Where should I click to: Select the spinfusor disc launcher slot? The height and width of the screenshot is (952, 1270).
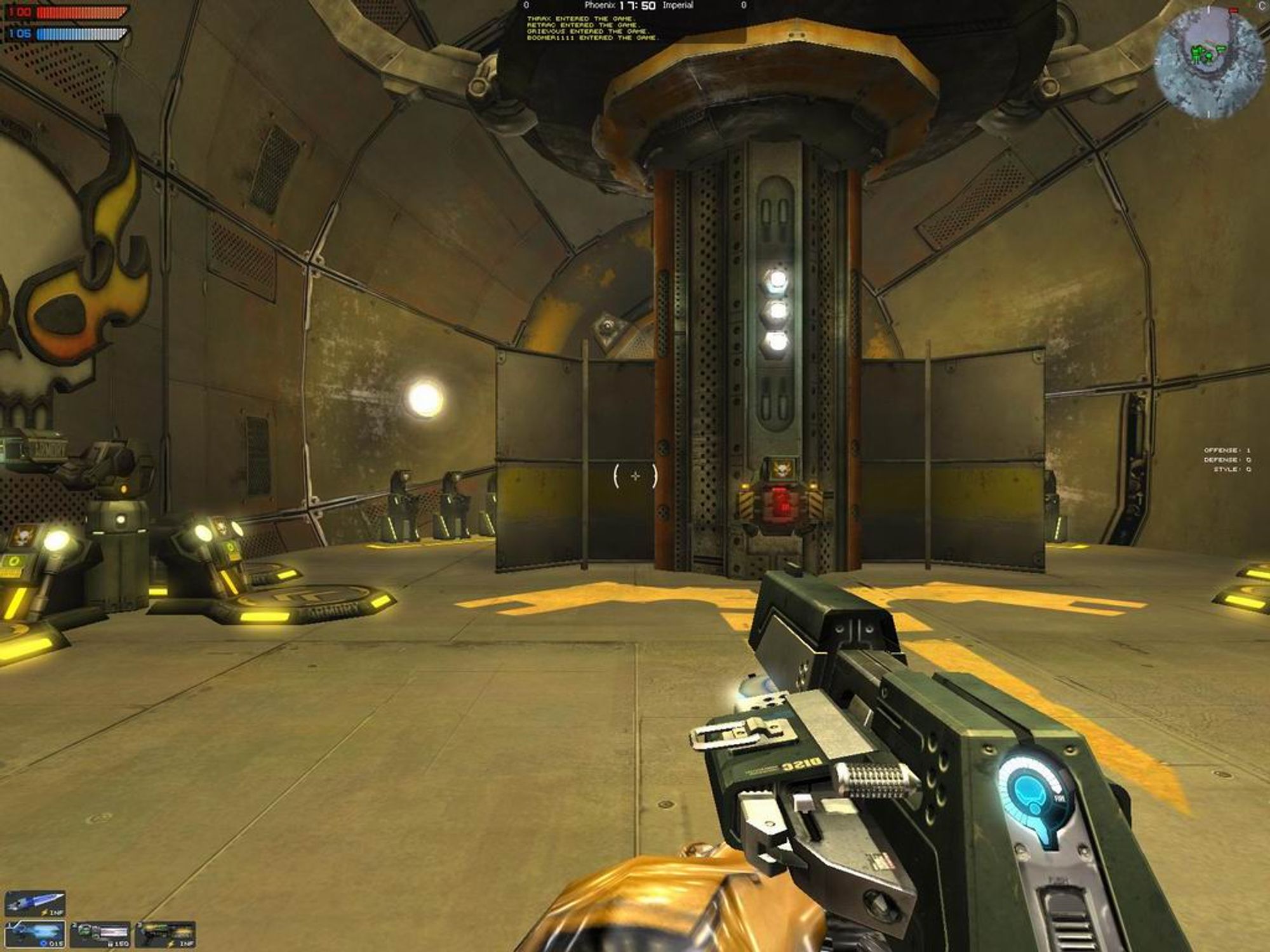tap(36, 934)
